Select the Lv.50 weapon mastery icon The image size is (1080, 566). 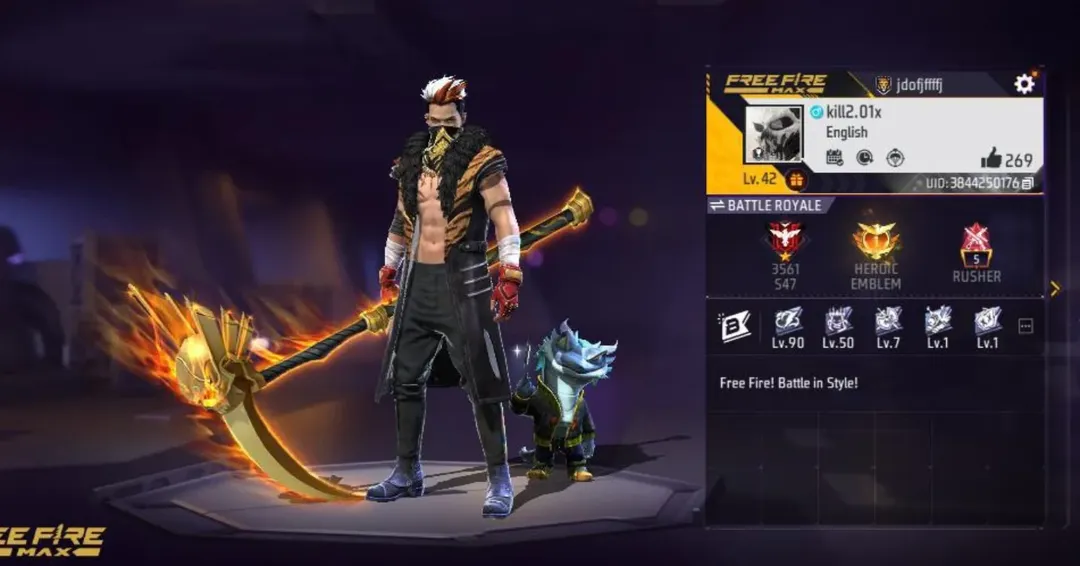pos(838,321)
